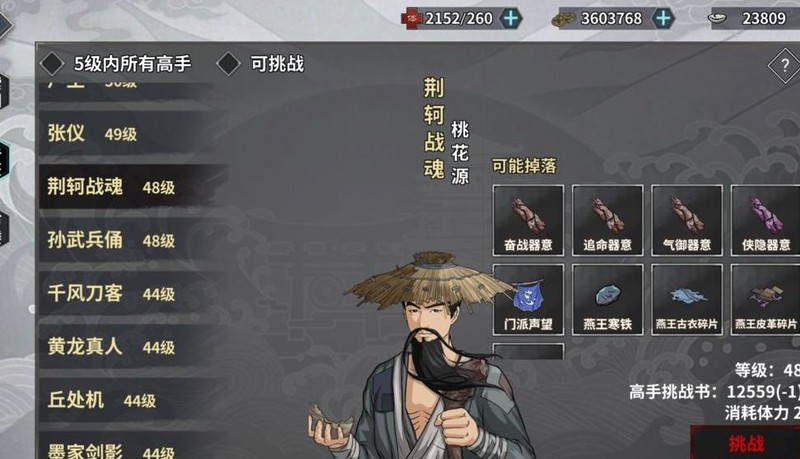Toggle the 可挑战 filter

click(x=229, y=64)
